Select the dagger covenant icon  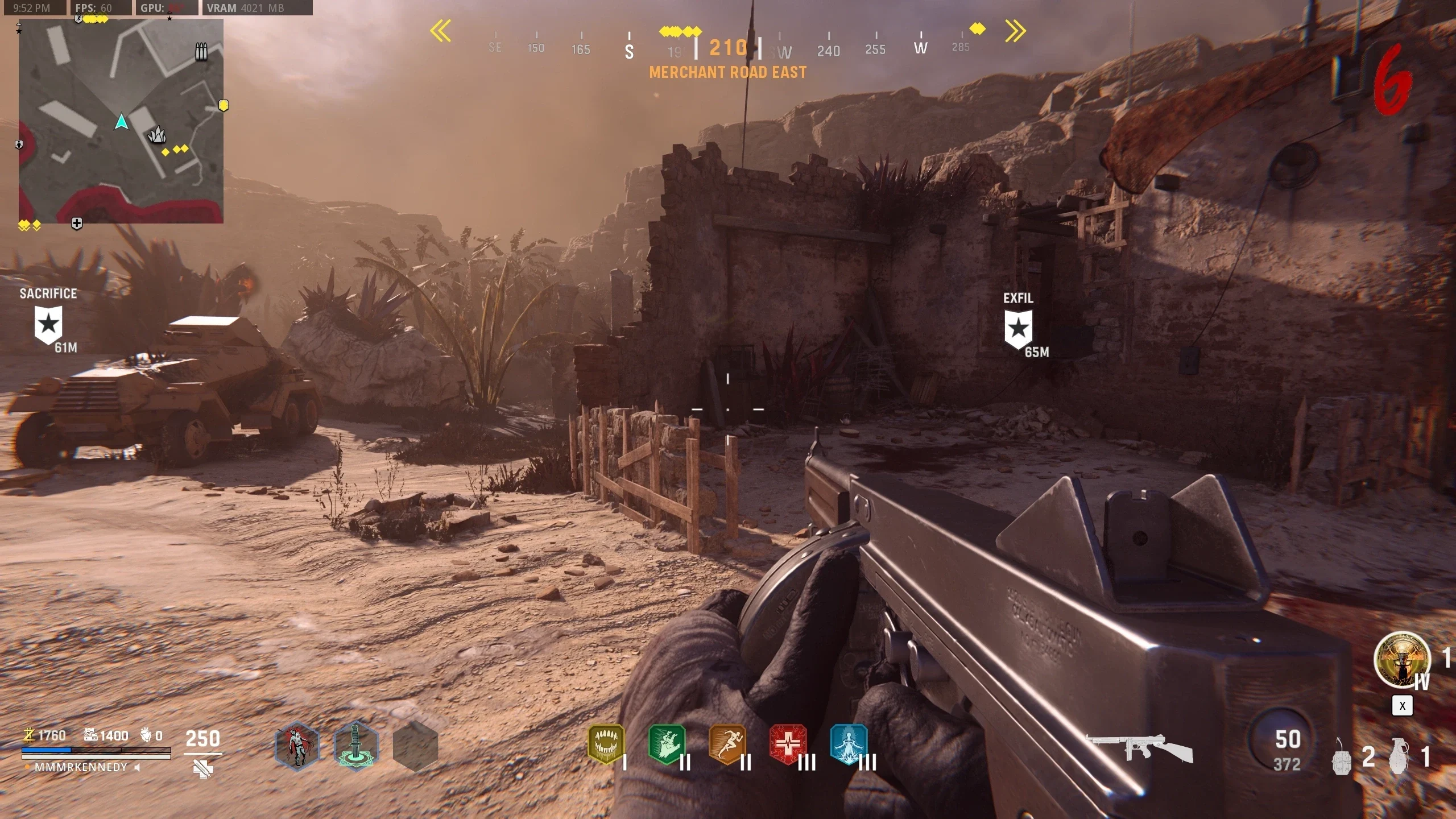point(357,746)
